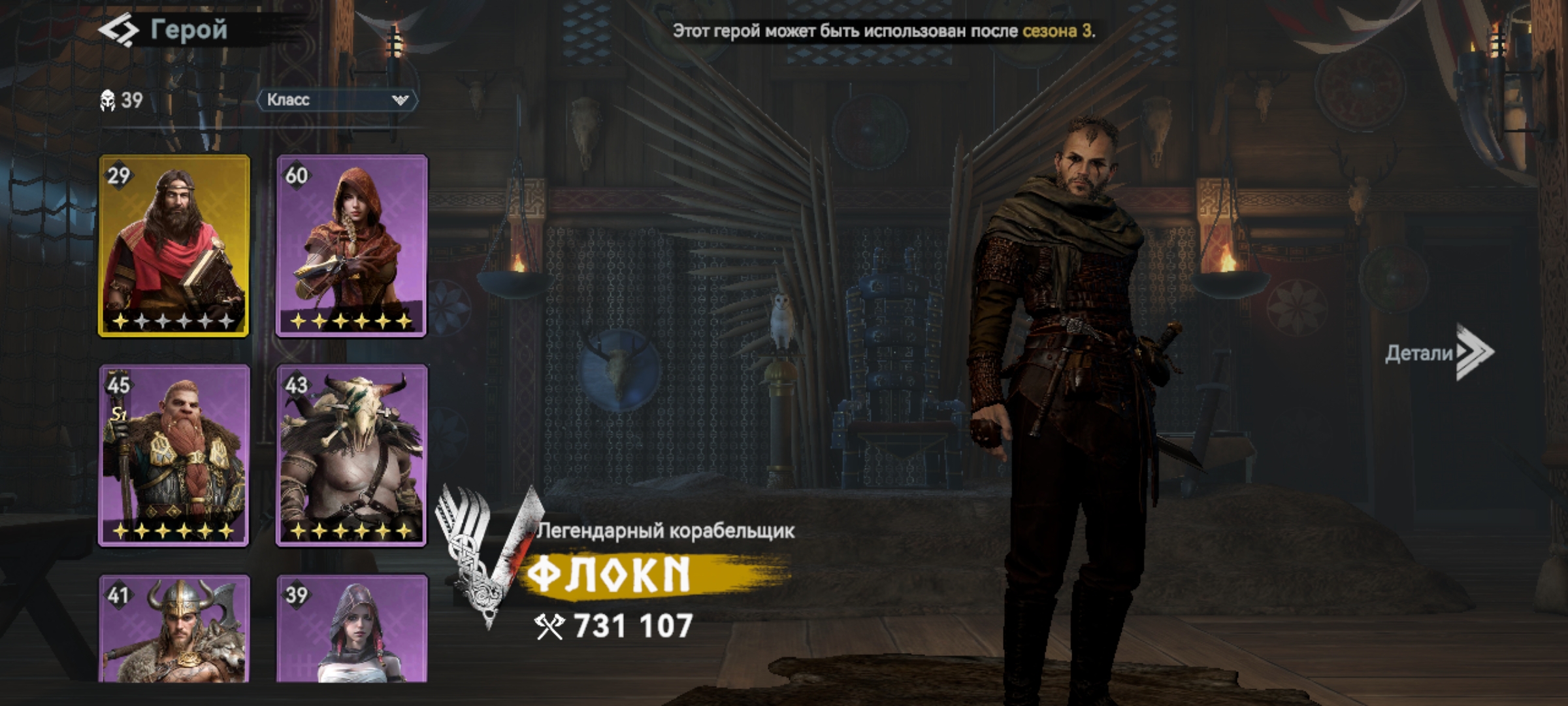
Task: Select the level 45 red-bearded dwarf hero card
Action: click(174, 455)
